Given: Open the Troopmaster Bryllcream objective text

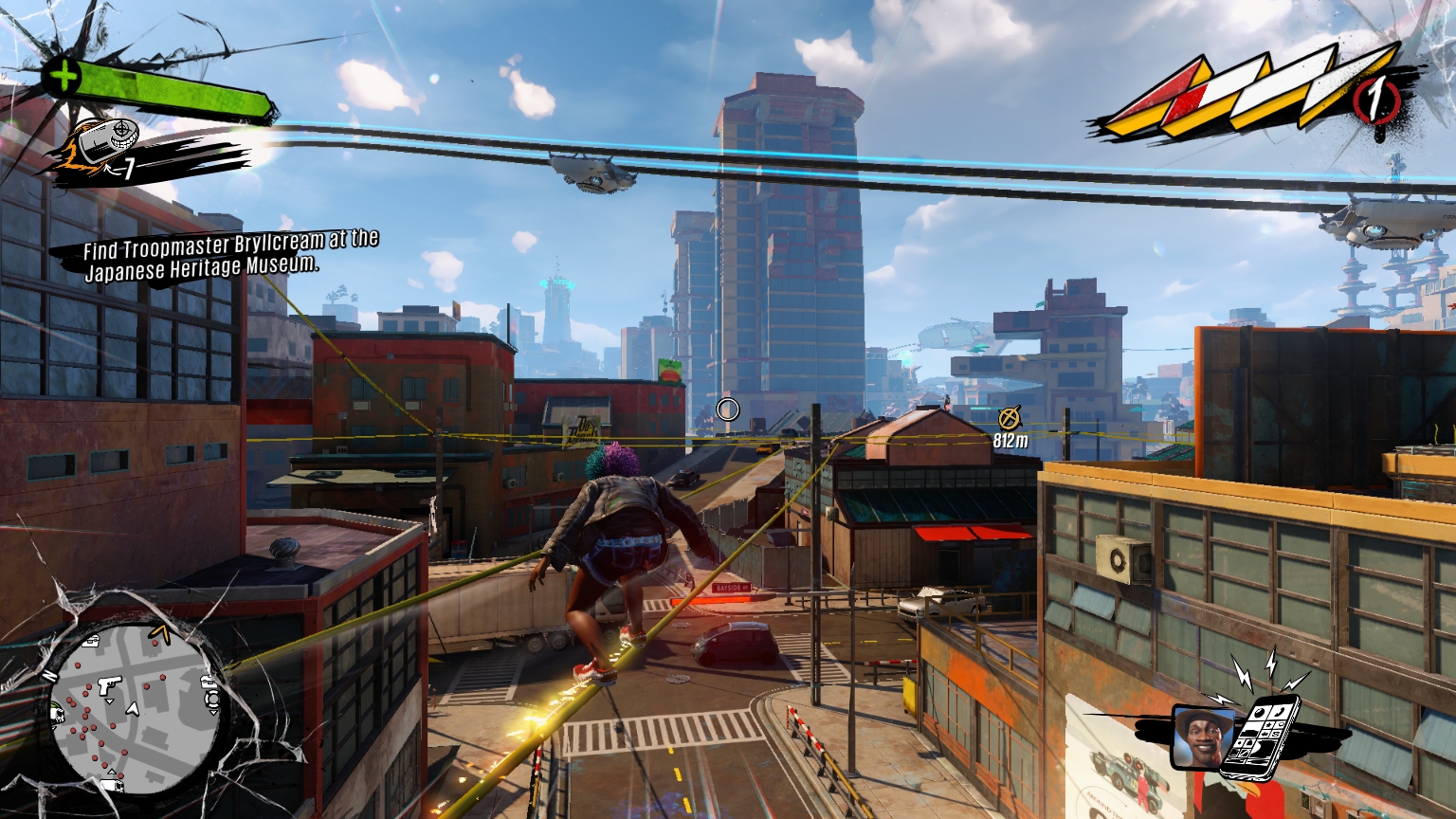Looking at the screenshot, I should [x=230, y=255].
